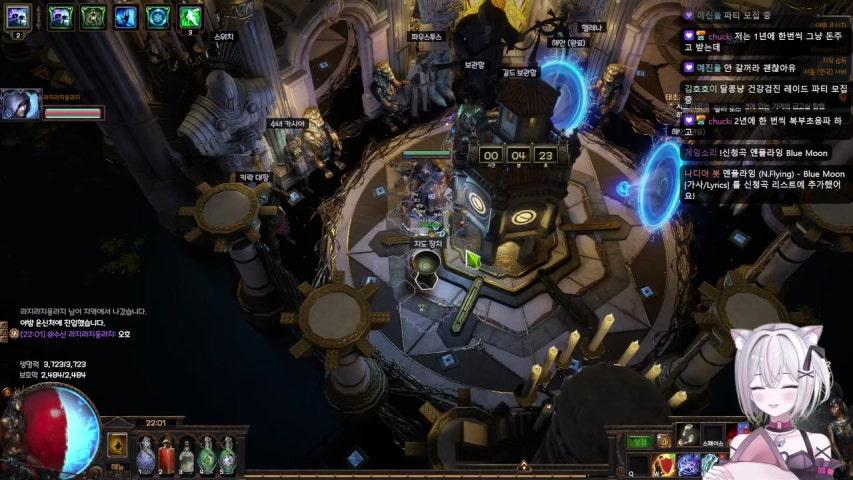Click the gold spiral icon beside shop button

coord(663,441)
